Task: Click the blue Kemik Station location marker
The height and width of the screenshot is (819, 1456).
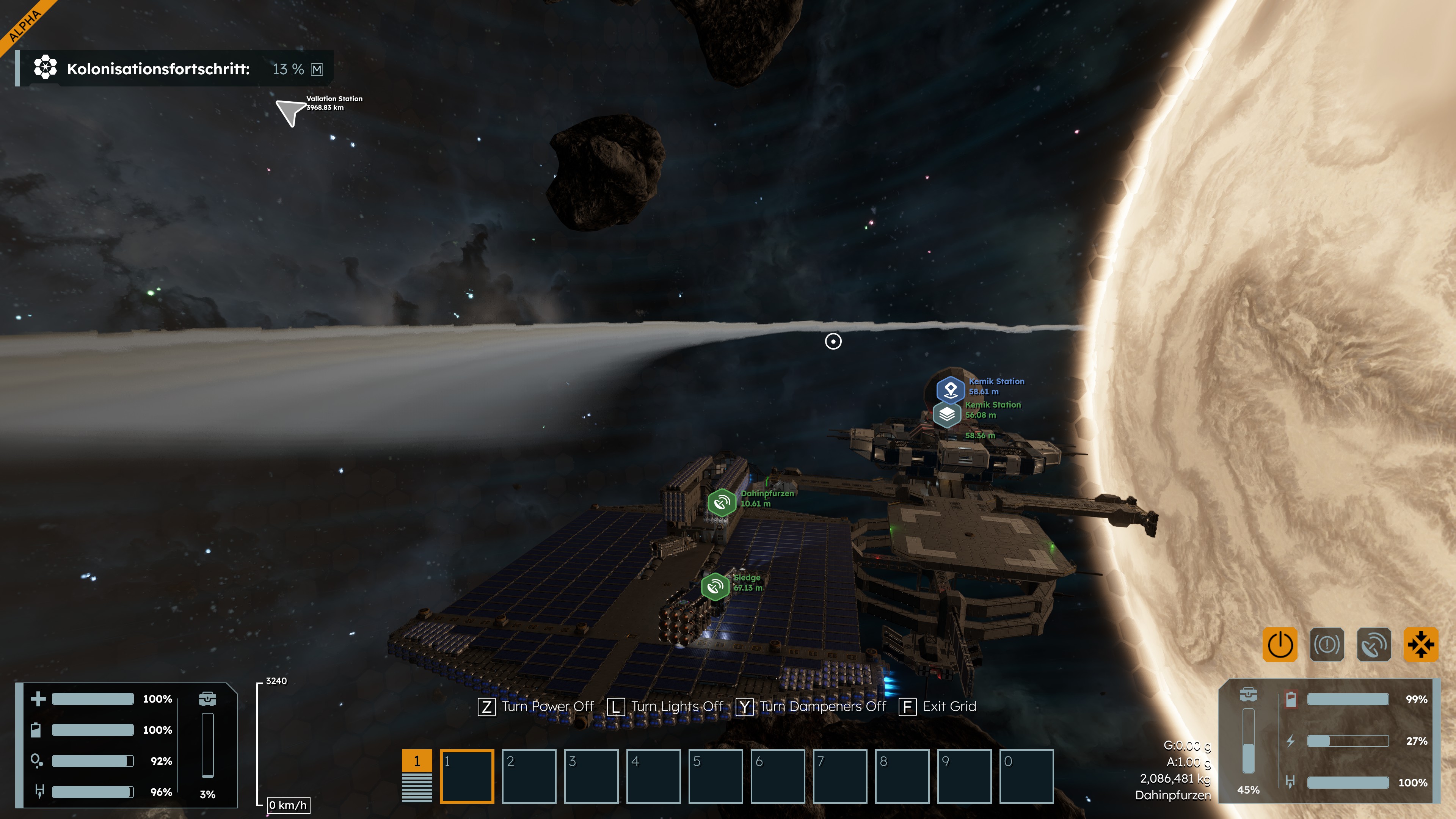Action: pos(951,389)
